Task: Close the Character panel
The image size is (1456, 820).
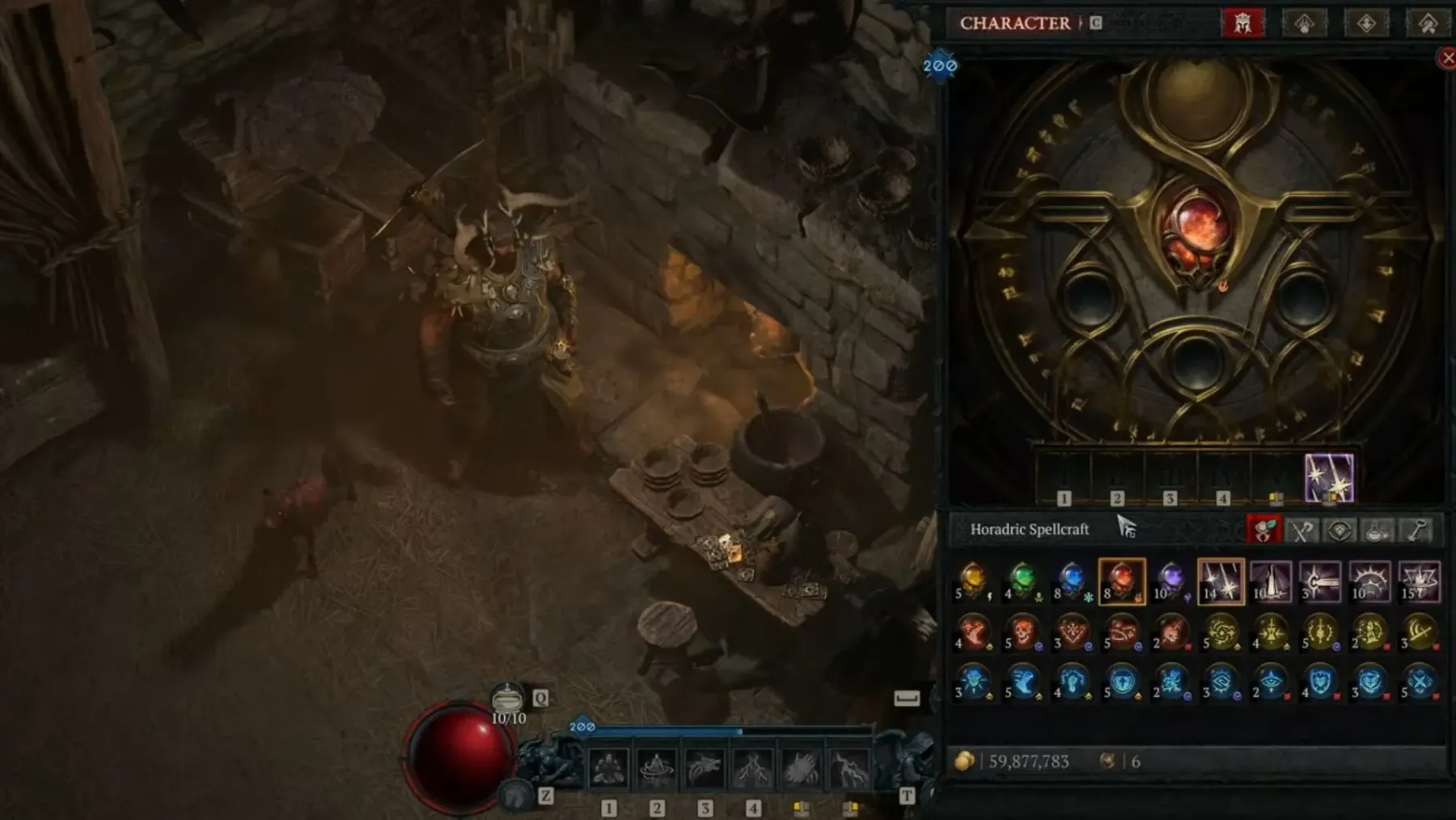Action: coord(1447,57)
